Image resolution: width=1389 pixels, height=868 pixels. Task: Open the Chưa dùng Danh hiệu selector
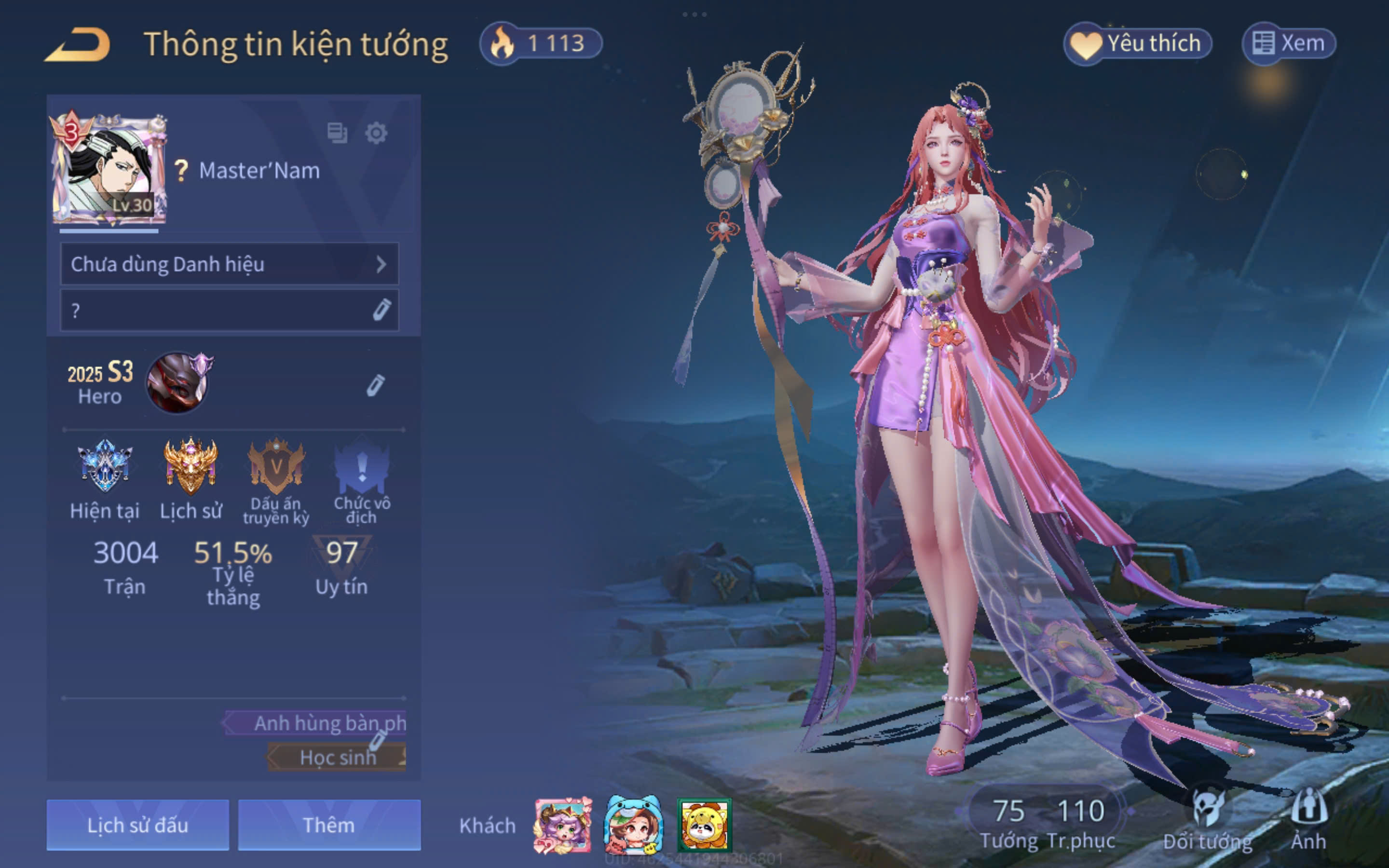[229, 264]
